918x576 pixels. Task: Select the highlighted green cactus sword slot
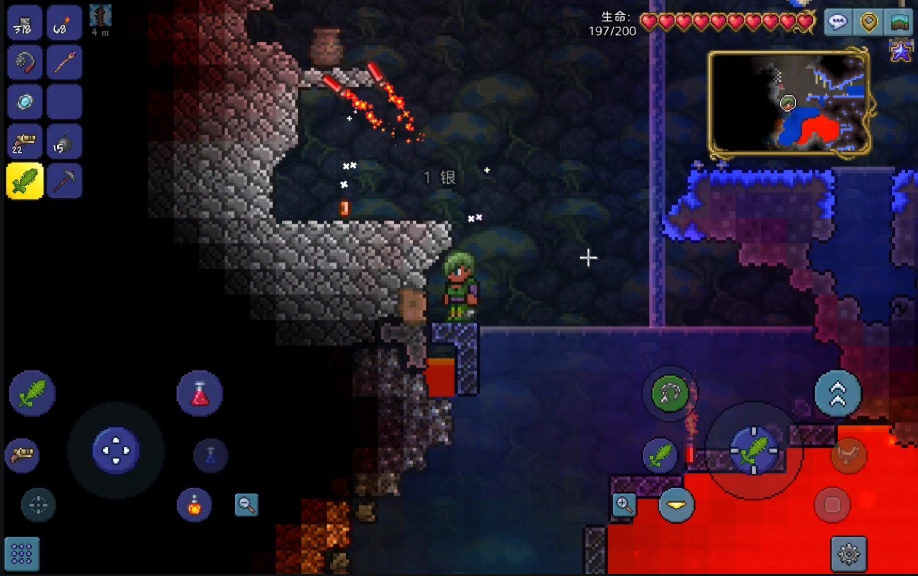24,181
